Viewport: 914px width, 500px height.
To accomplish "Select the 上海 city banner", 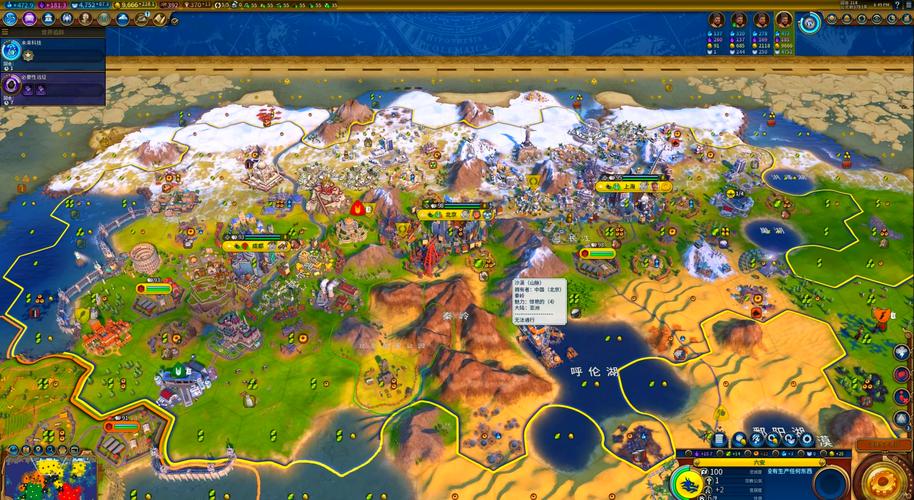I will click(632, 186).
